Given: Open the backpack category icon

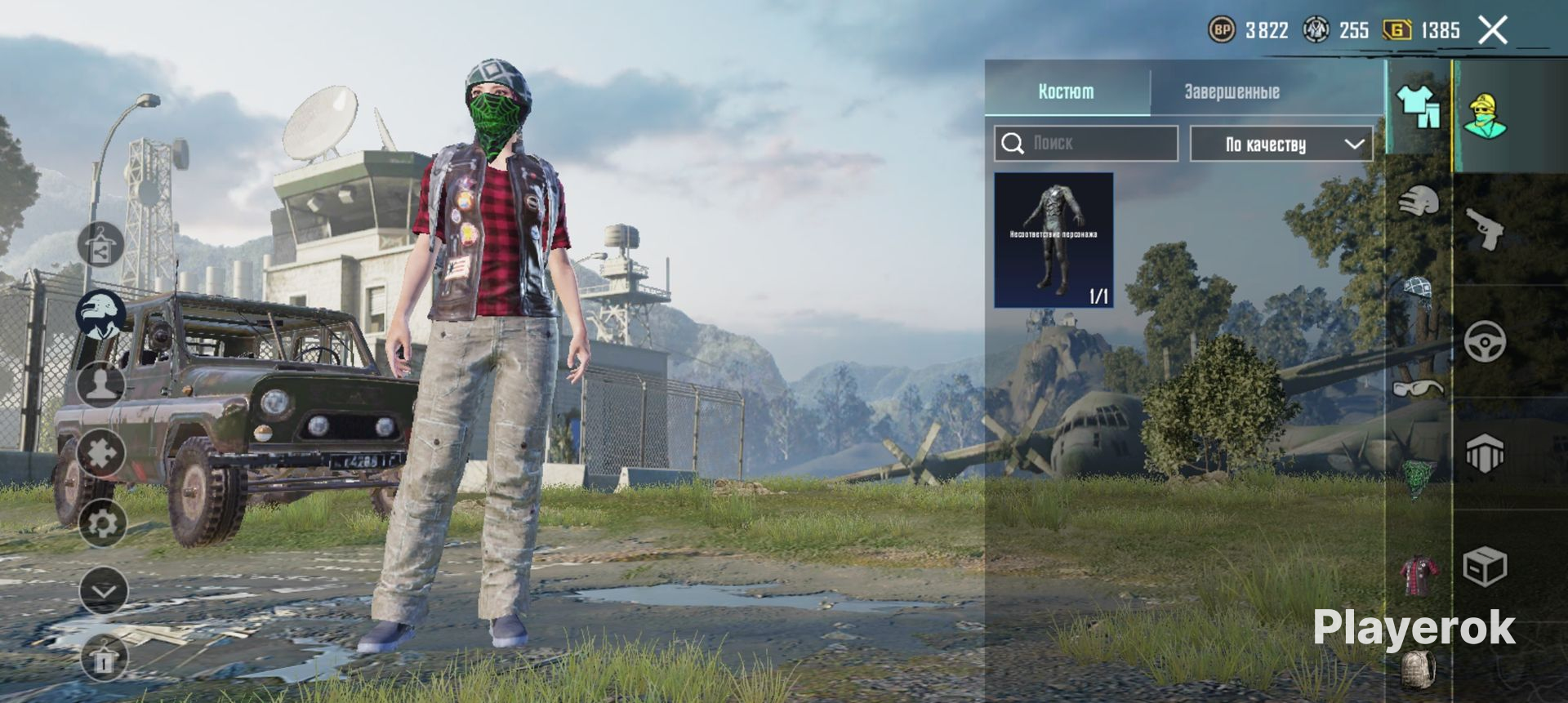Looking at the screenshot, I should tap(1419, 670).
